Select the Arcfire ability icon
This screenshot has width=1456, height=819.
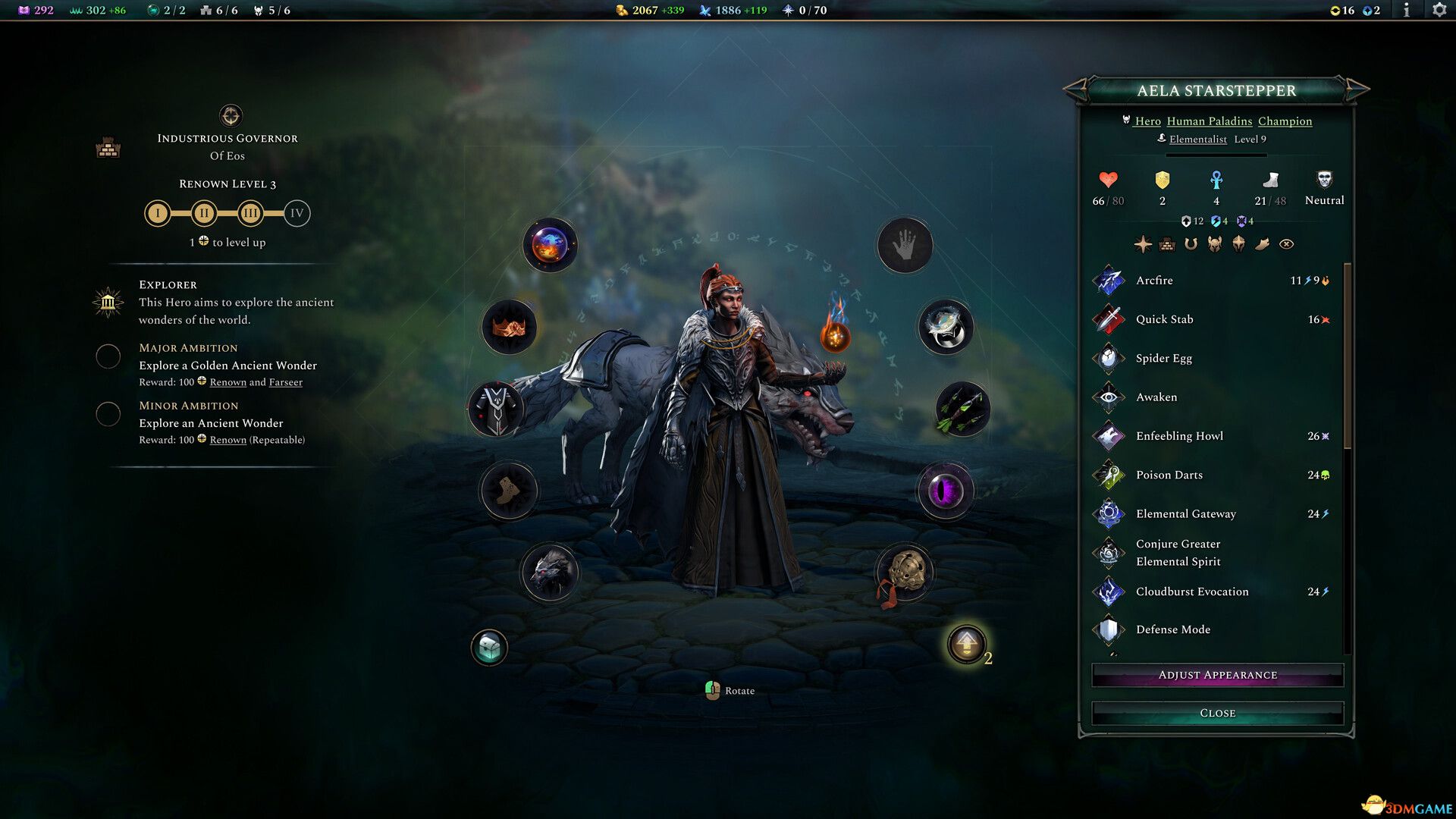point(1109,281)
